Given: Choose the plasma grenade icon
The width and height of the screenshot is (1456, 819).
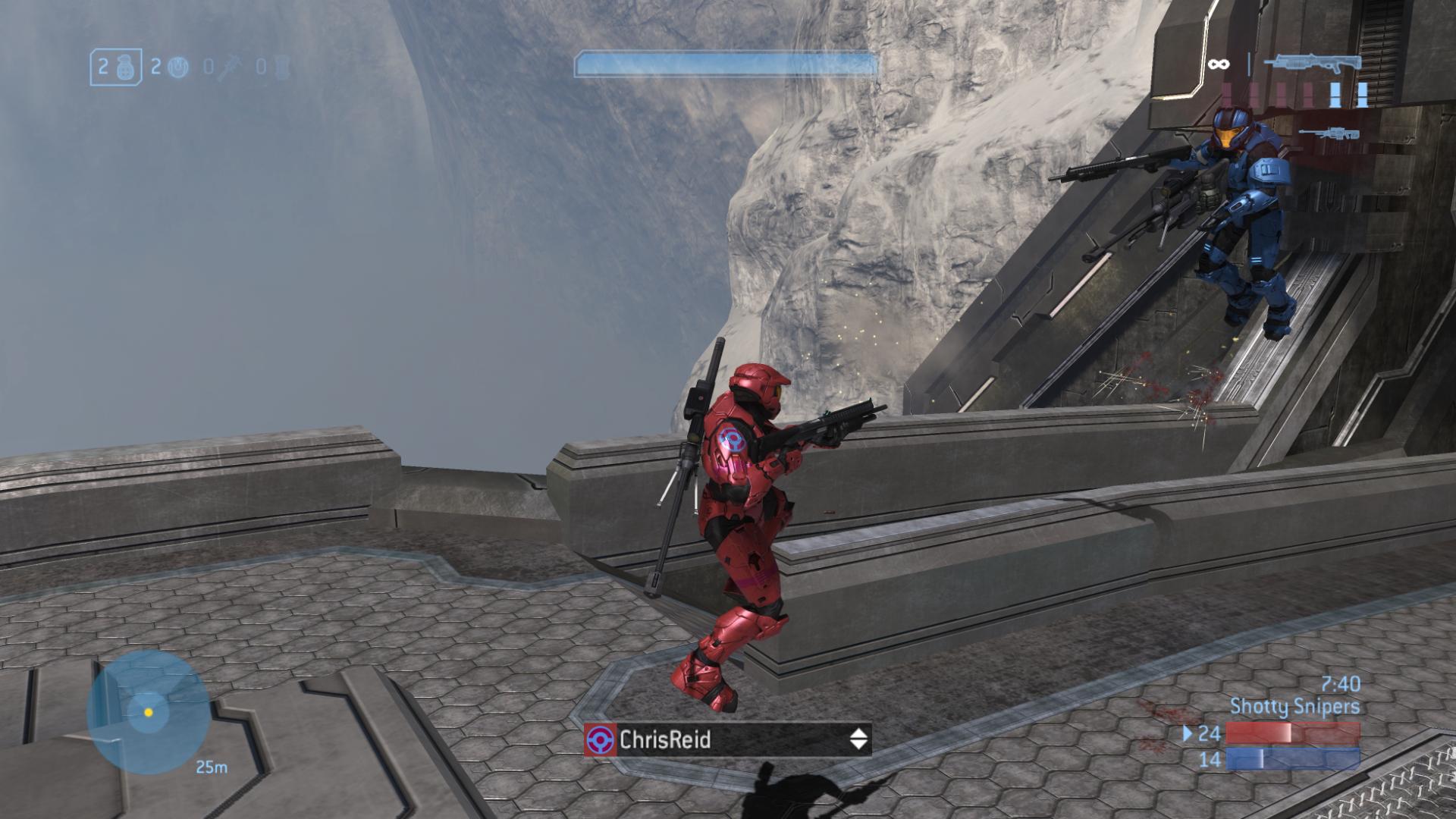Looking at the screenshot, I should click(x=177, y=67).
